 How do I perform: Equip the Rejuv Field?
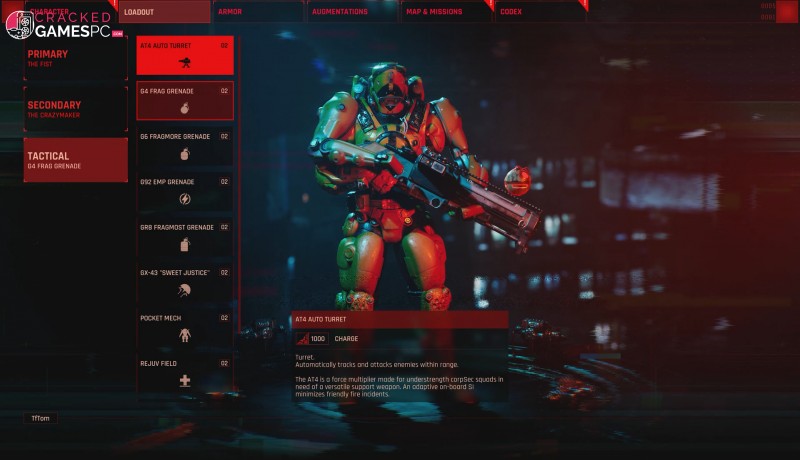(x=185, y=372)
